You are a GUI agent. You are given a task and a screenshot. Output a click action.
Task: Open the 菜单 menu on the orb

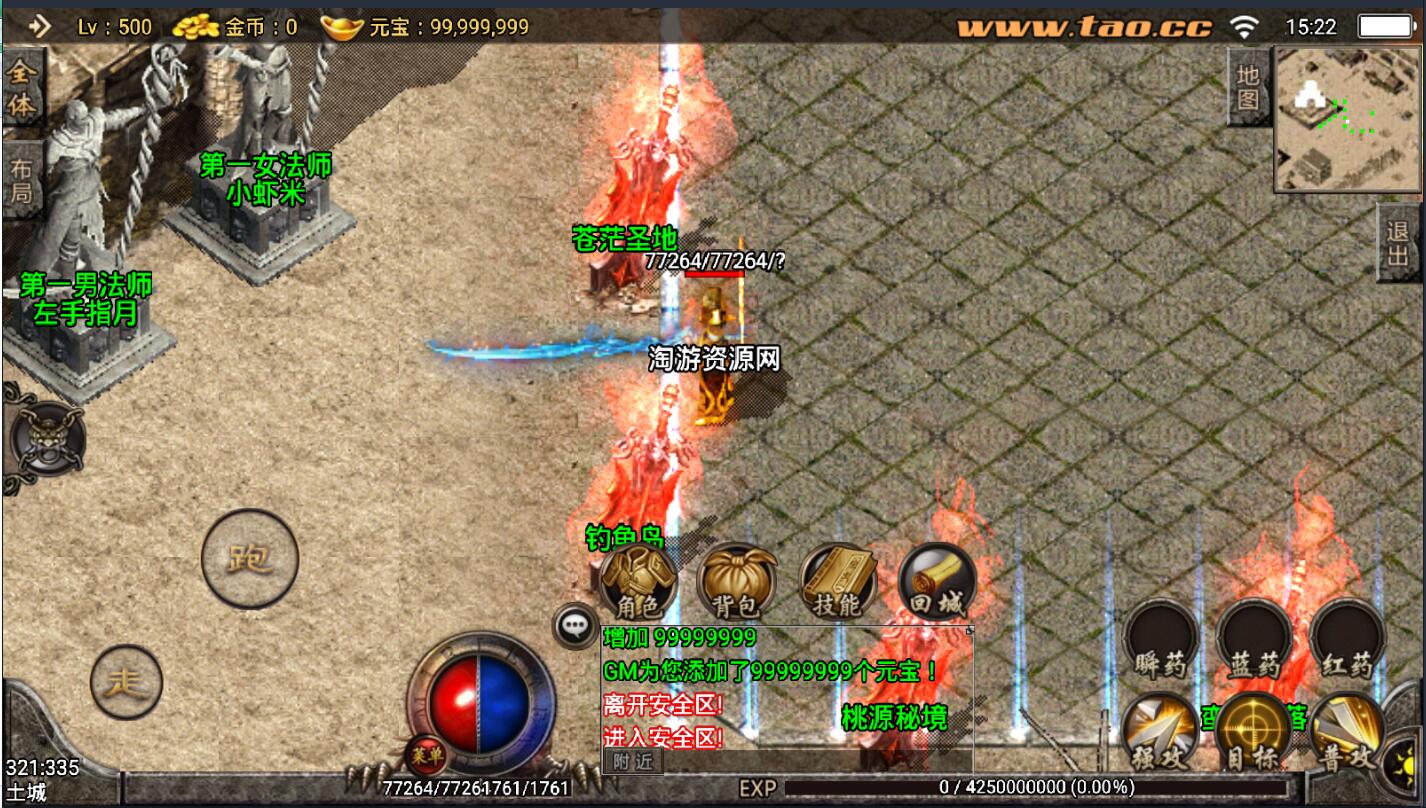425,755
